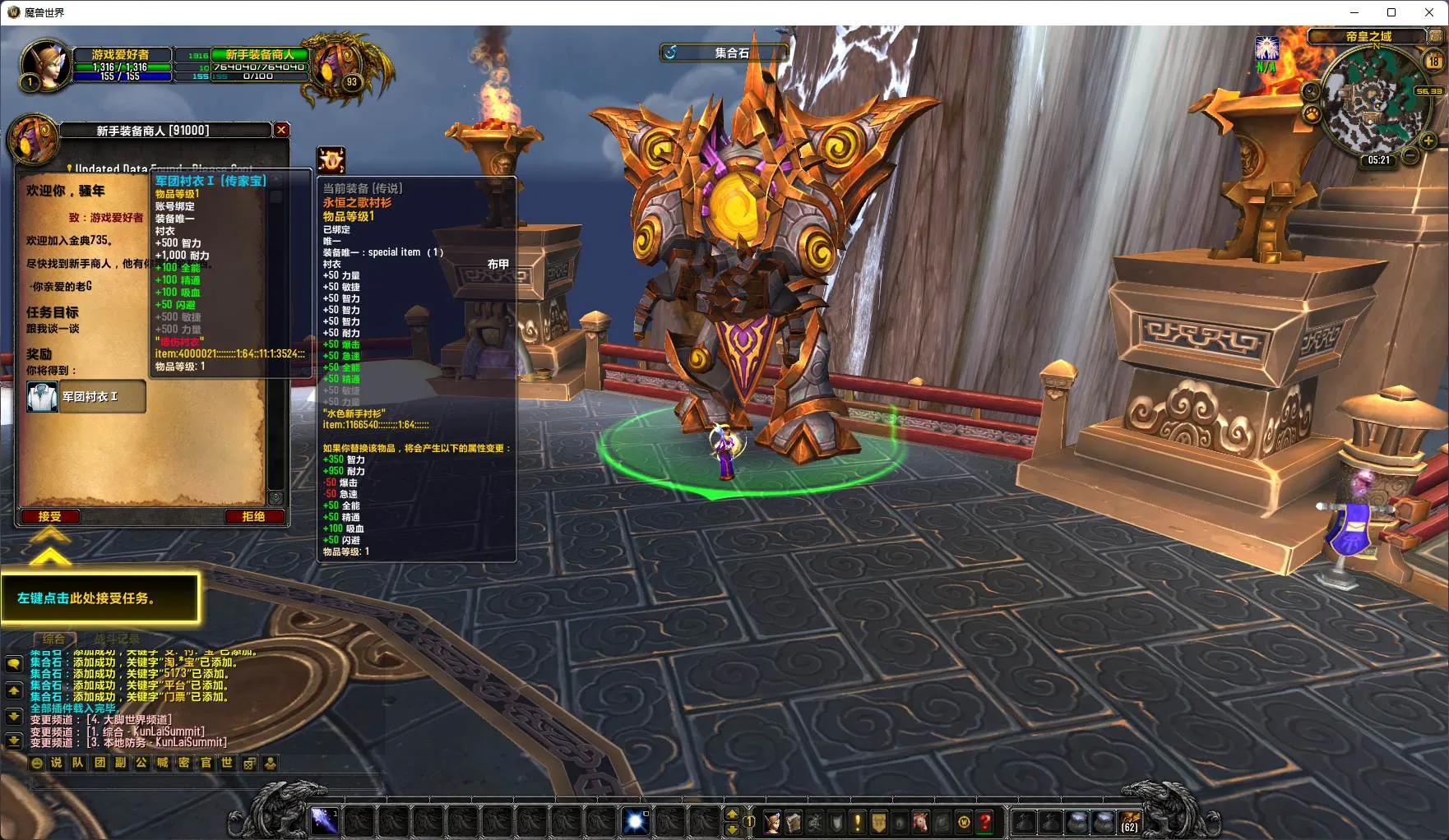Switch to the 综合 chat tab
This screenshot has height=840, width=1449.
click(54, 639)
